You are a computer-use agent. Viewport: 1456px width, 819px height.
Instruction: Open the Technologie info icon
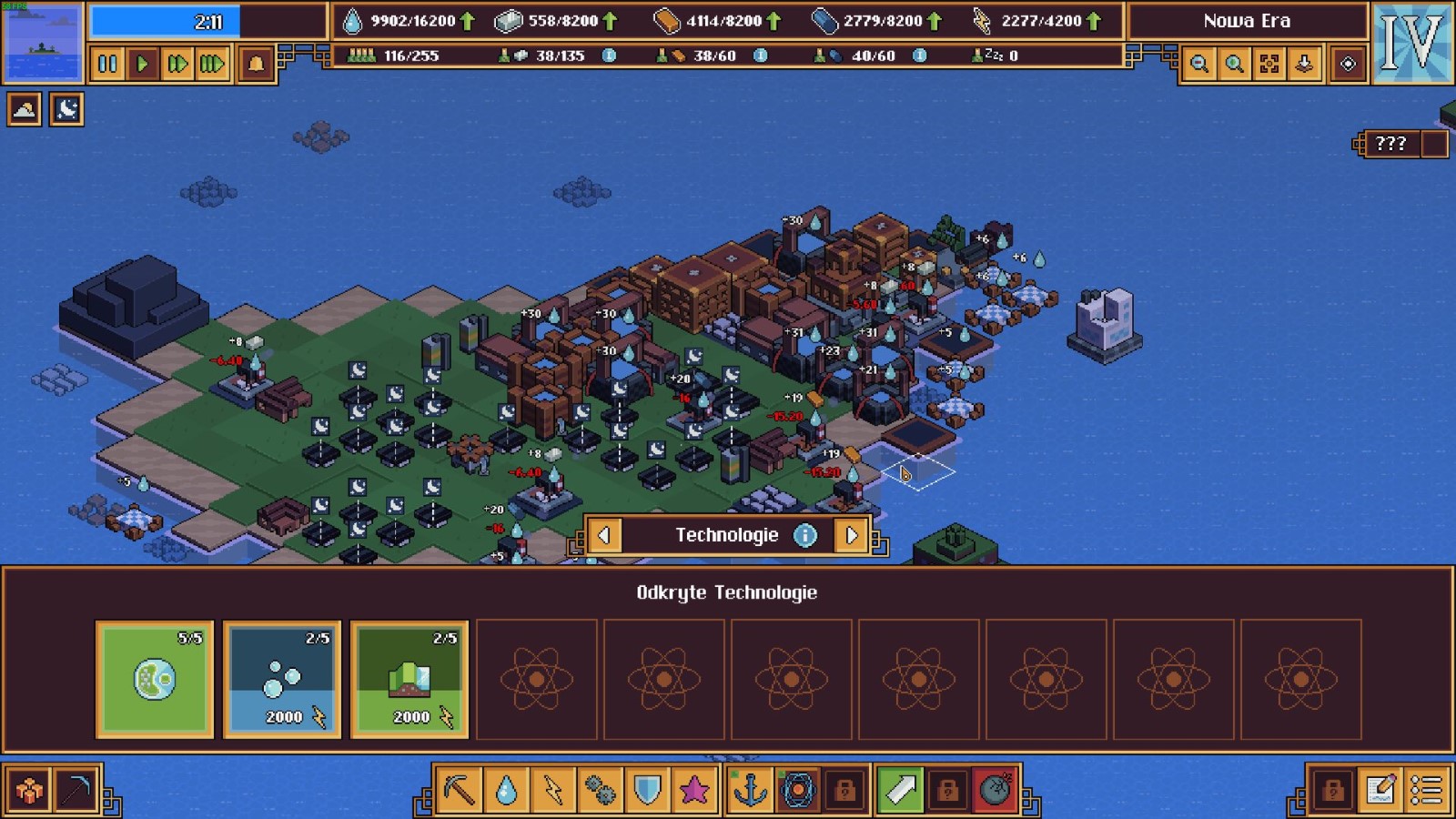pyautogui.click(x=805, y=535)
